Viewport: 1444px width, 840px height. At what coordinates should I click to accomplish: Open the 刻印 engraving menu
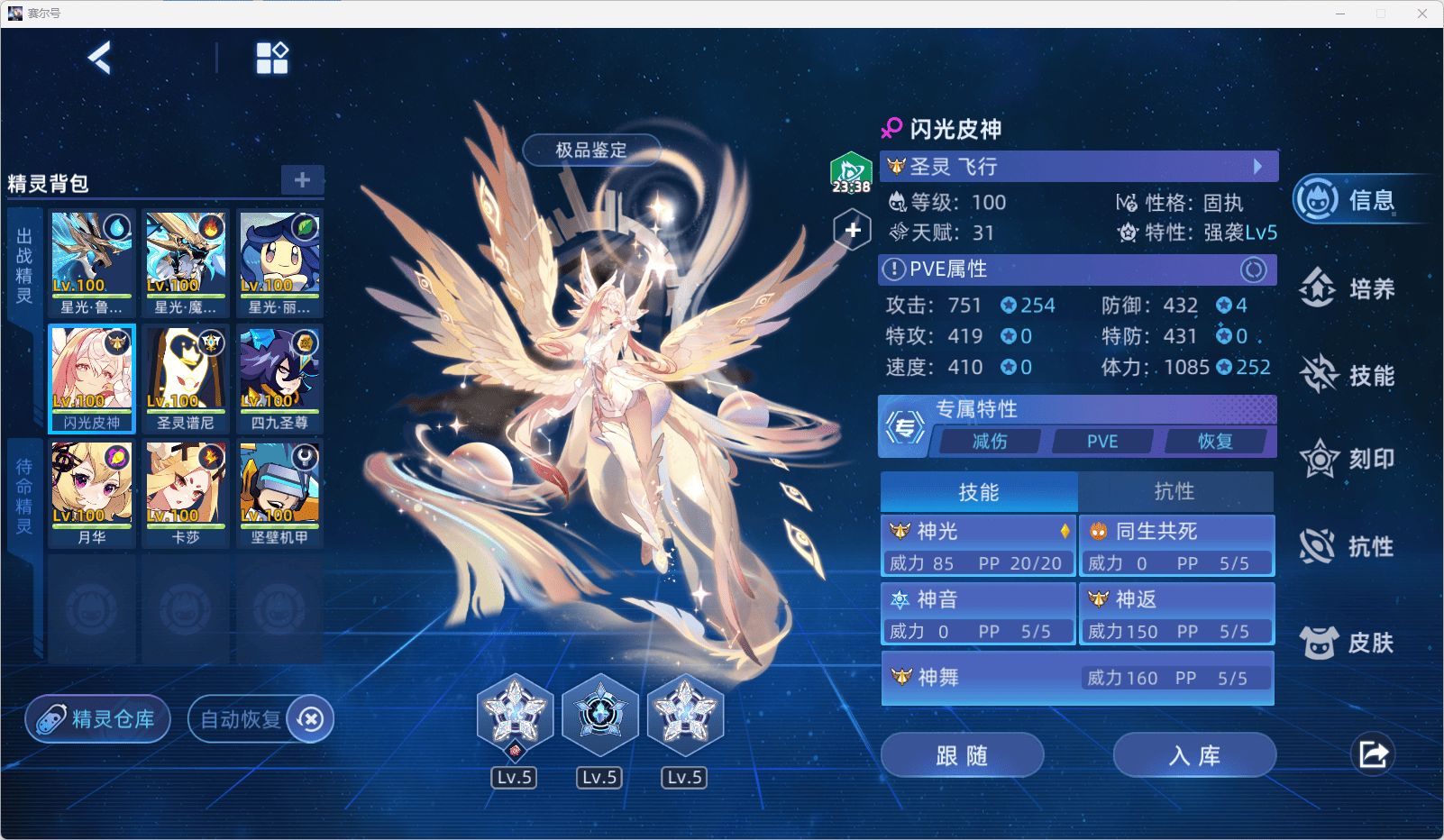1348,460
